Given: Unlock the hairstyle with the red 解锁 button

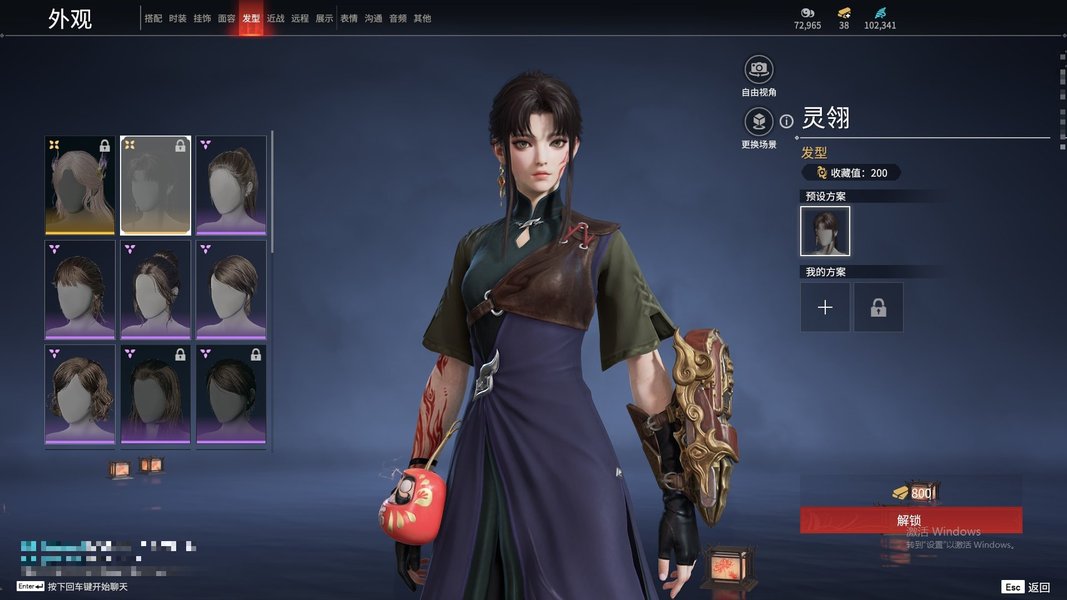Looking at the screenshot, I should click(910, 520).
